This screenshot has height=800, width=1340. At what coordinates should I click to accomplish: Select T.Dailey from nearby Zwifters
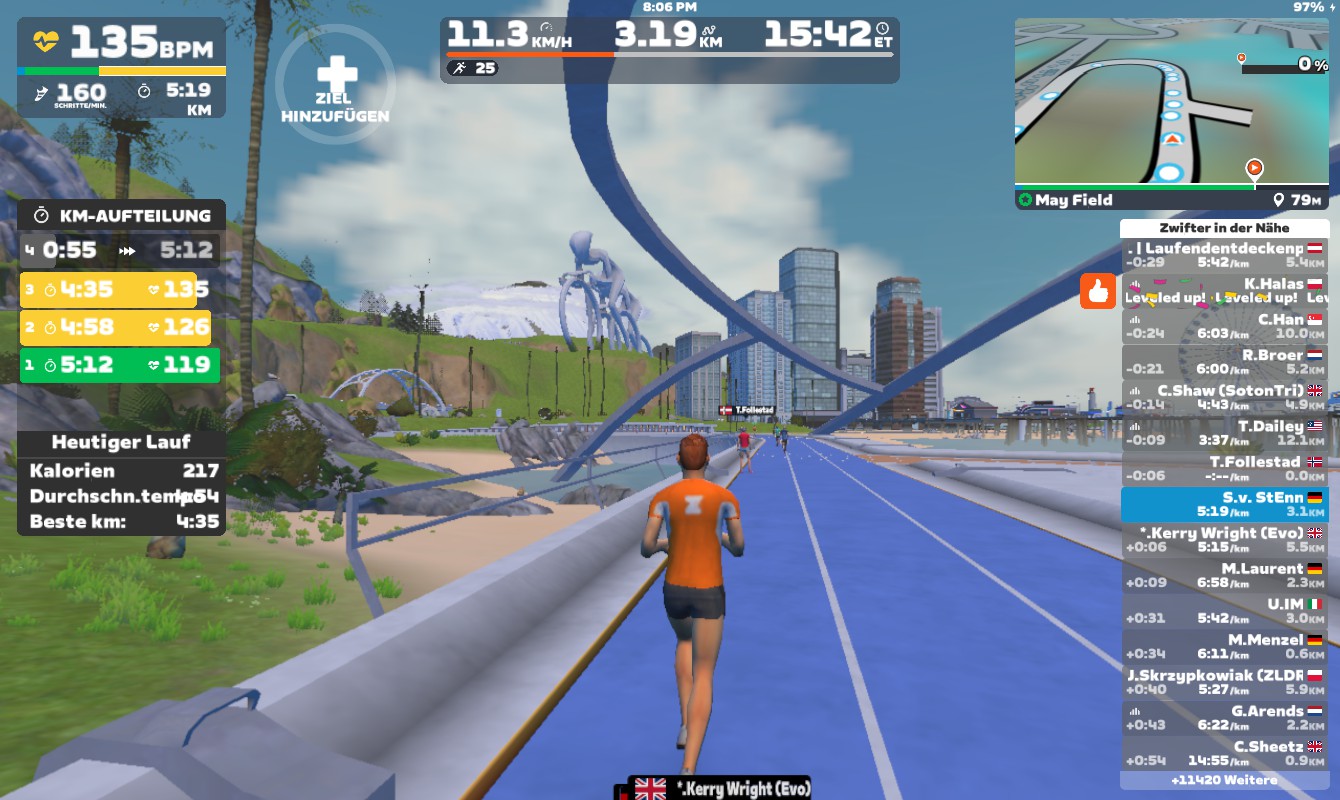pos(1225,433)
